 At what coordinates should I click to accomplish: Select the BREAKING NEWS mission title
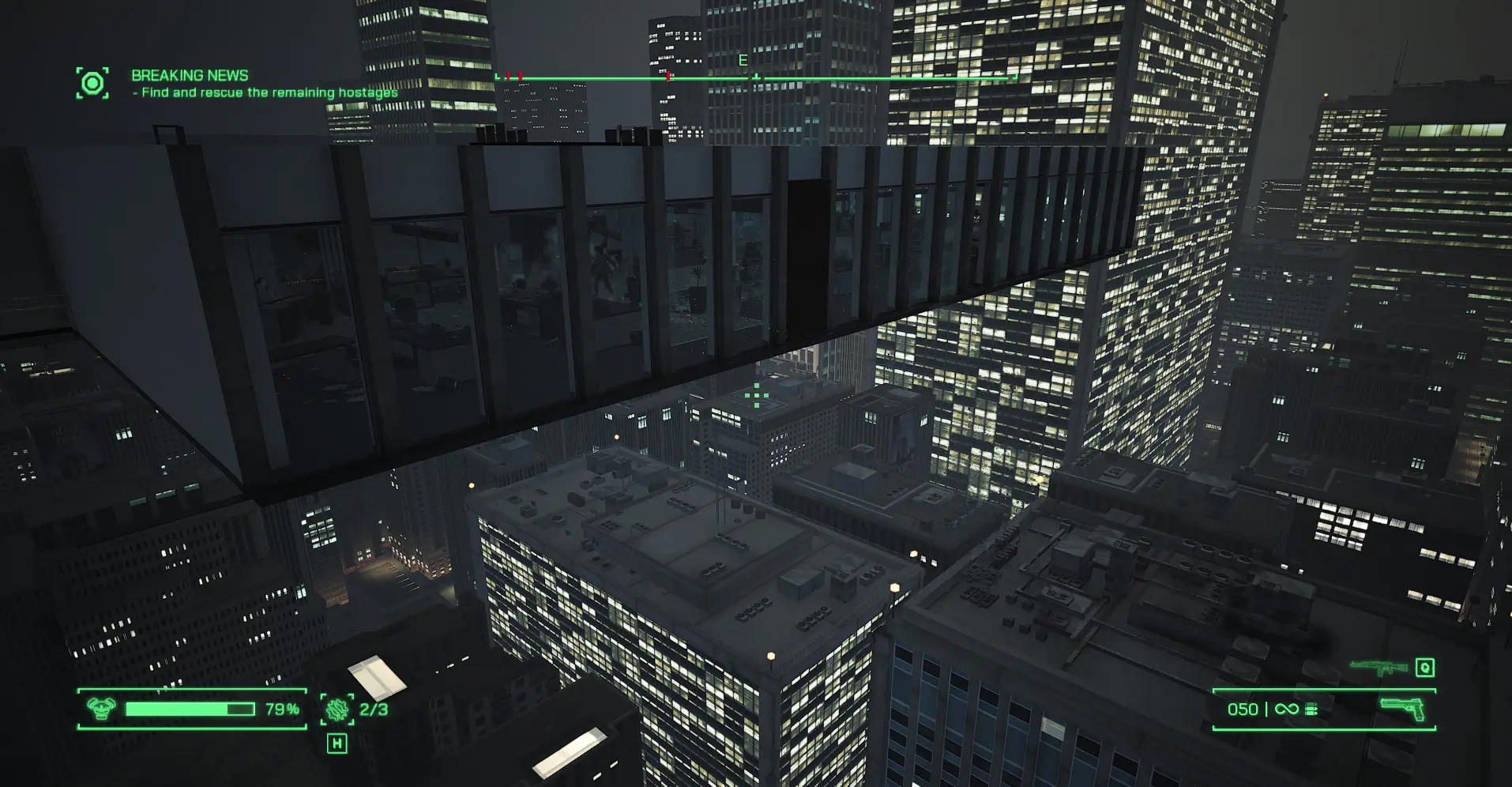[187, 75]
